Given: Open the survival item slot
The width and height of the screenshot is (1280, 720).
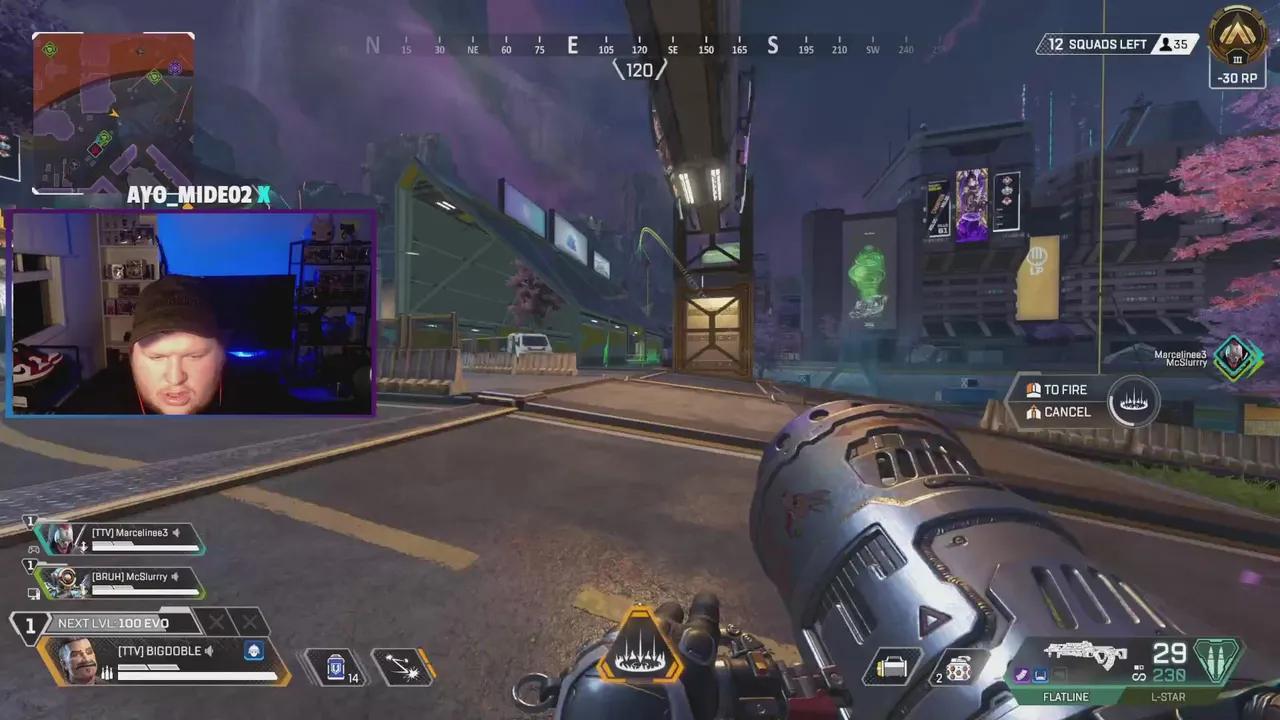Looking at the screenshot, I should (893, 667).
